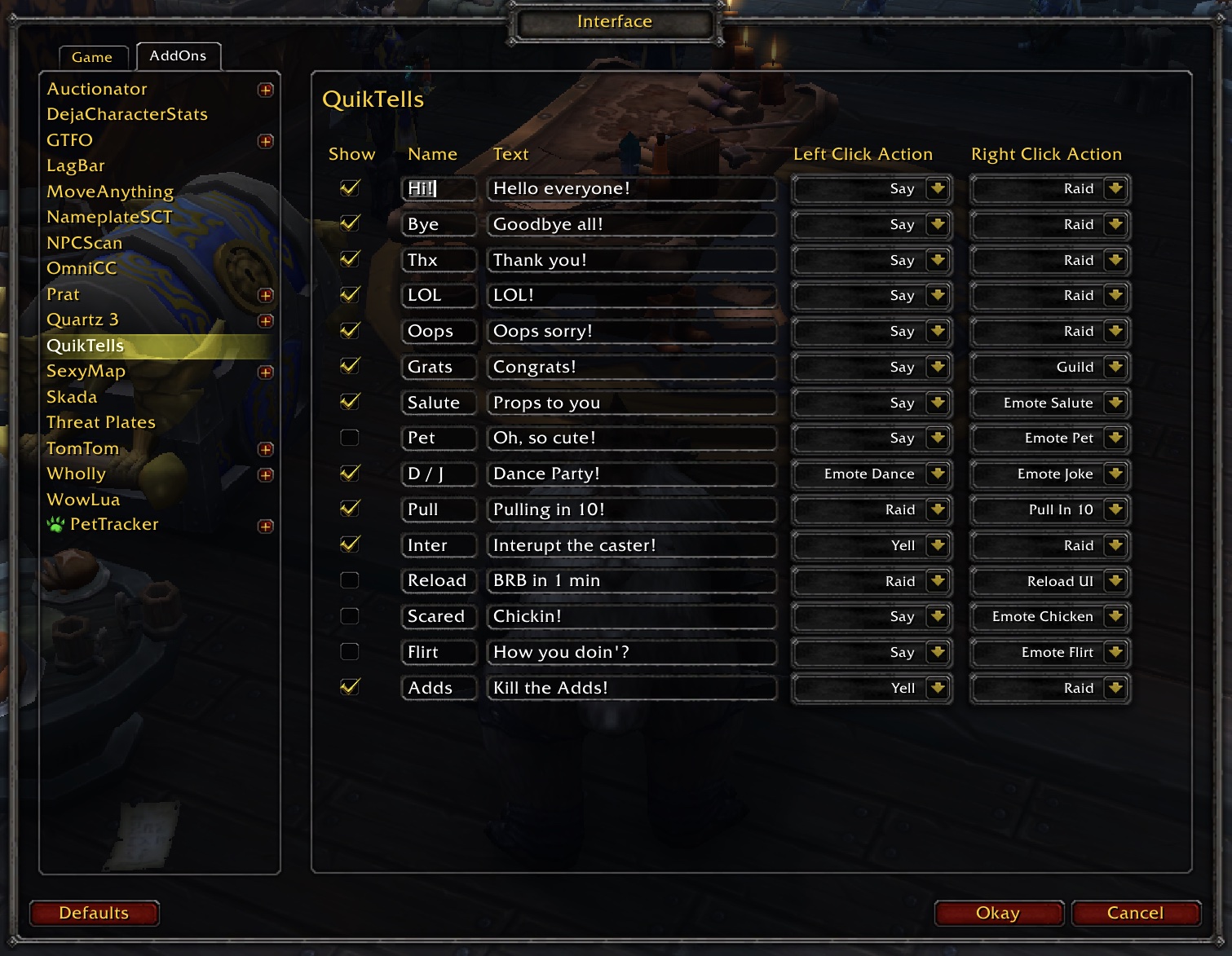This screenshot has height=956, width=1232.
Task: Cancel the interface changes
Action: (x=1135, y=913)
